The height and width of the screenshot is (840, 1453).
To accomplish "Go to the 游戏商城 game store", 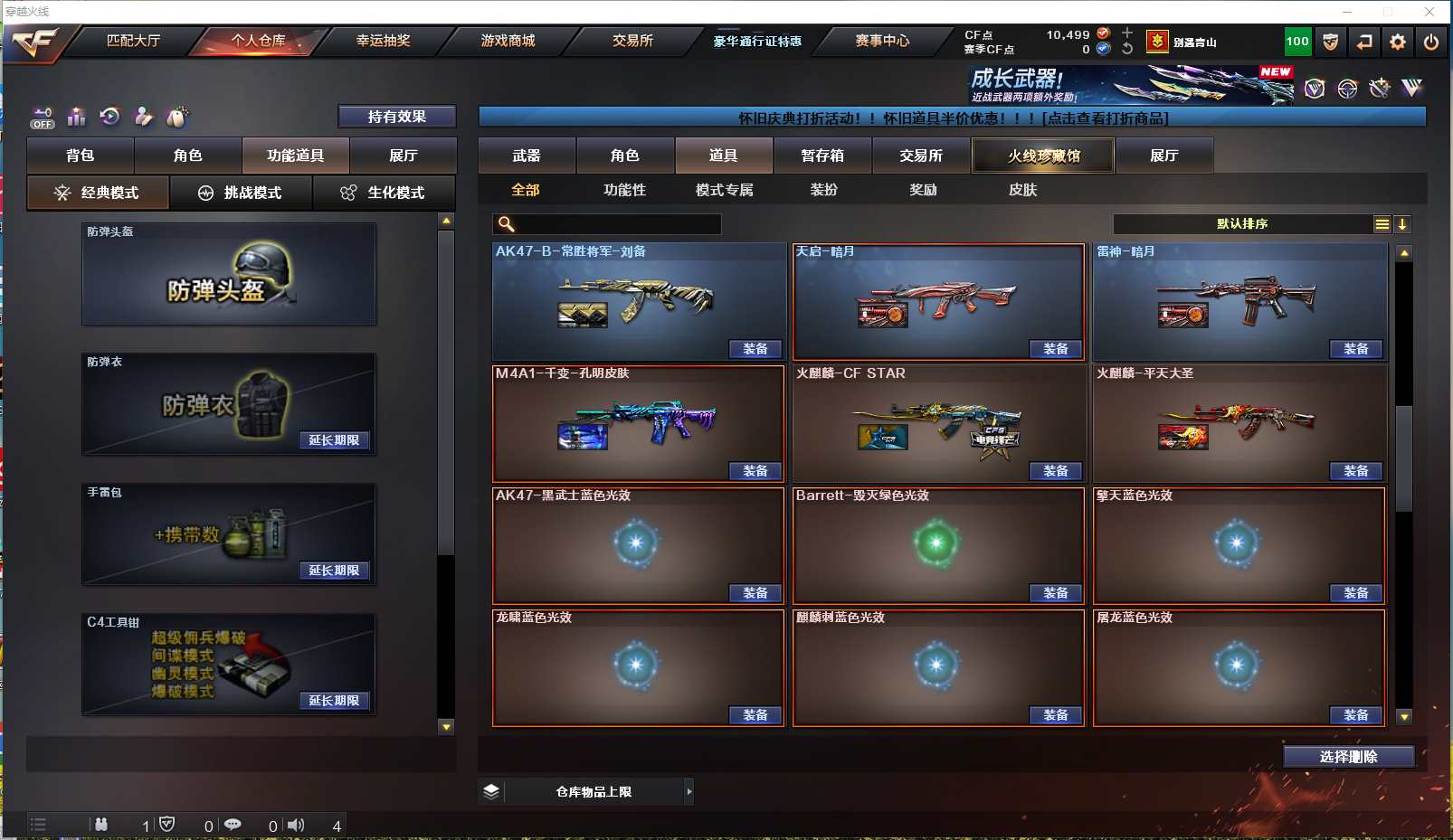I will 508,41.
